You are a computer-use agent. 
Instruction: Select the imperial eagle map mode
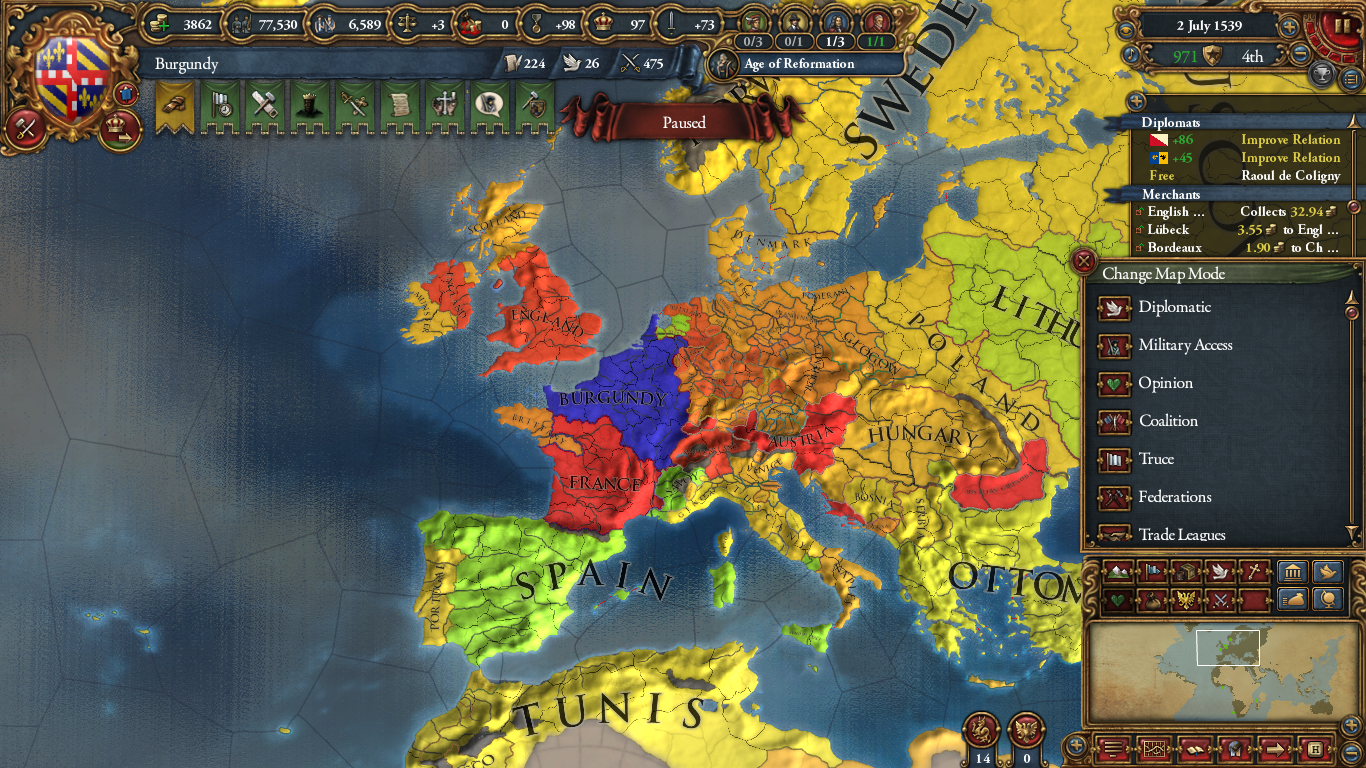1187,600
